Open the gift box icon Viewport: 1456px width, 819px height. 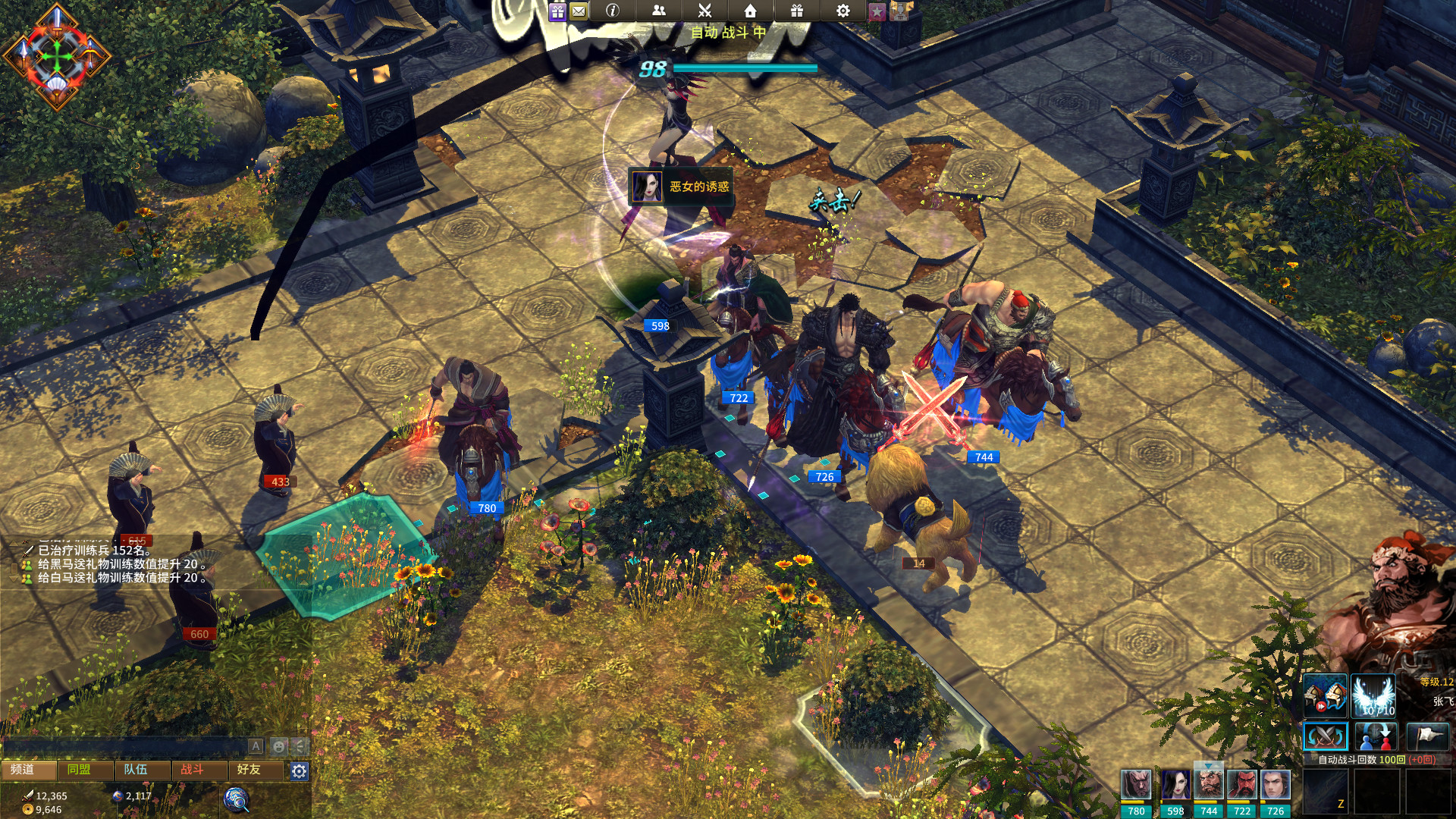click(797, 11)
